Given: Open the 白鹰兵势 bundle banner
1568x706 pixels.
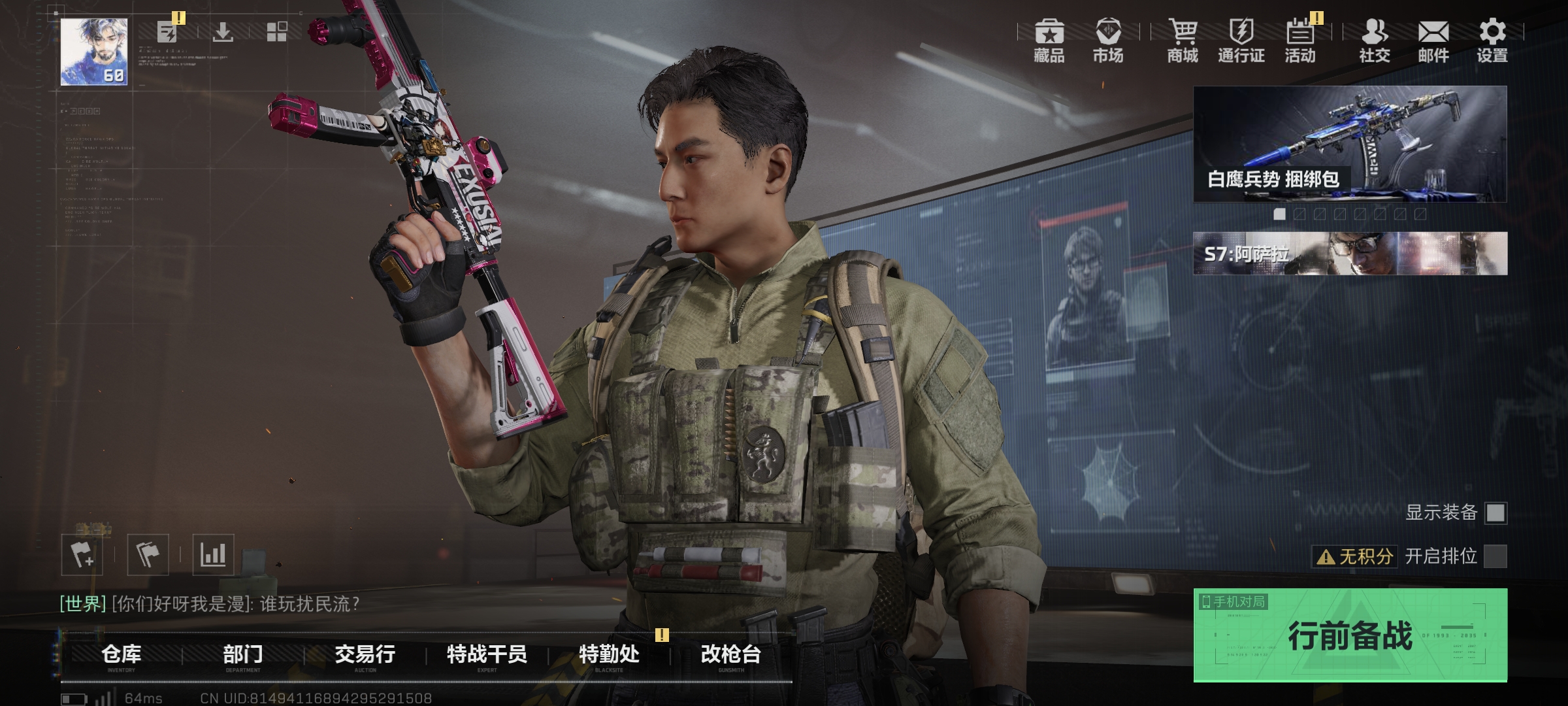Looking at the screenshot, I should coord(1350,144).
